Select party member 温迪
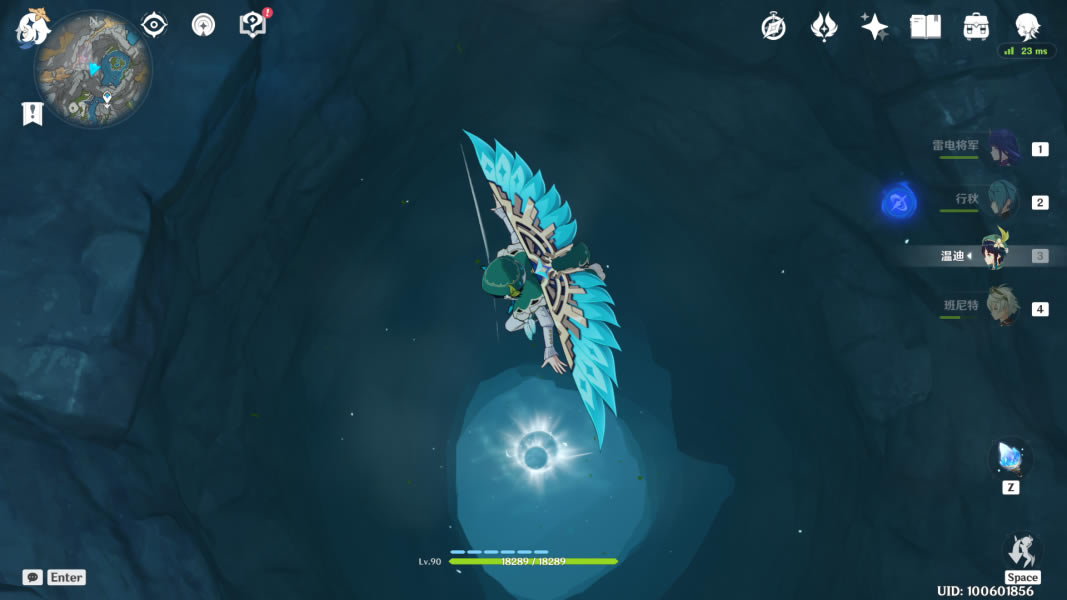 pos(996,255)
